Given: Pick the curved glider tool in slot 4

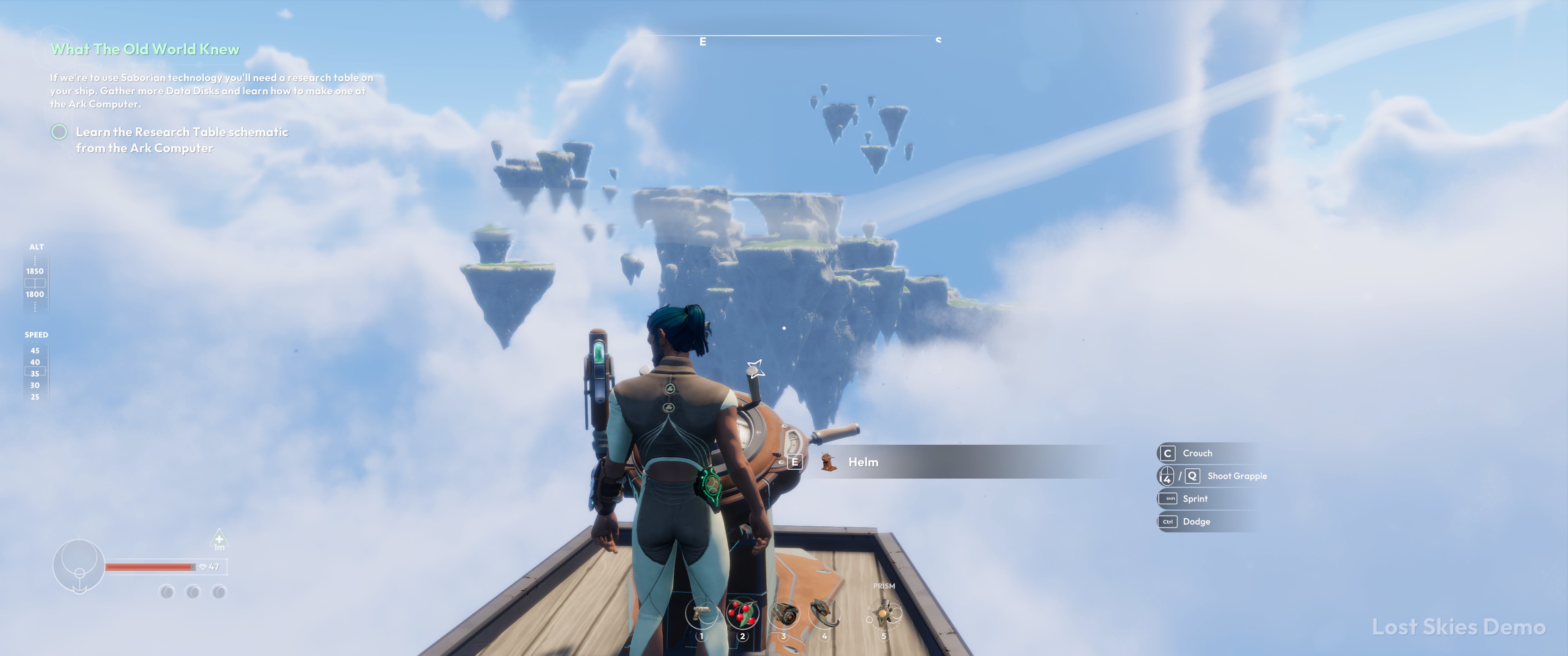Looking at the screenshot, I should click(824, 612).
